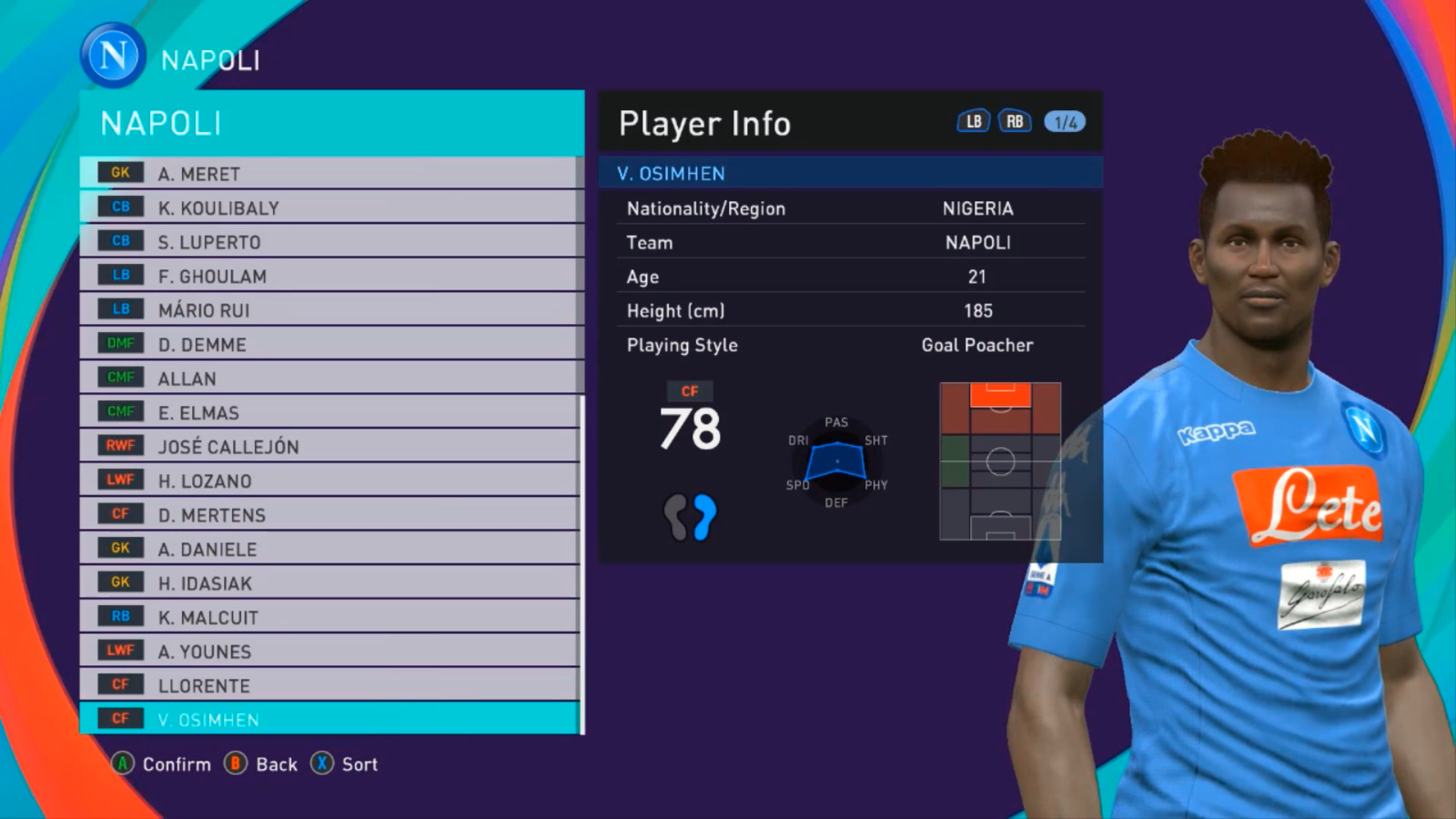This screenshot has width=1456, height=819.
Task: Click the Napoli club crest icon
Action: 111,55
